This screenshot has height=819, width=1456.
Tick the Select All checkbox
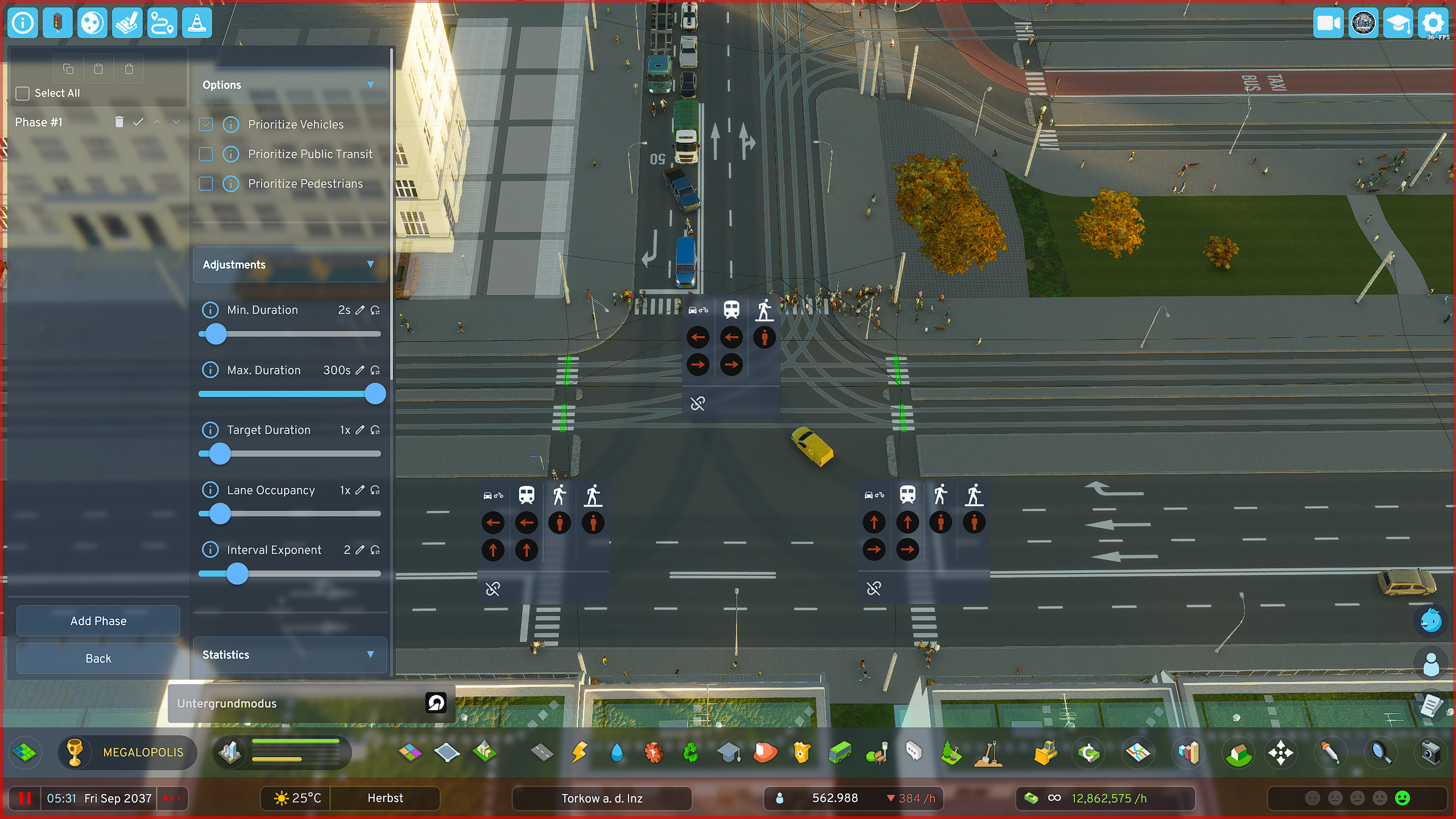click(23, 93)
